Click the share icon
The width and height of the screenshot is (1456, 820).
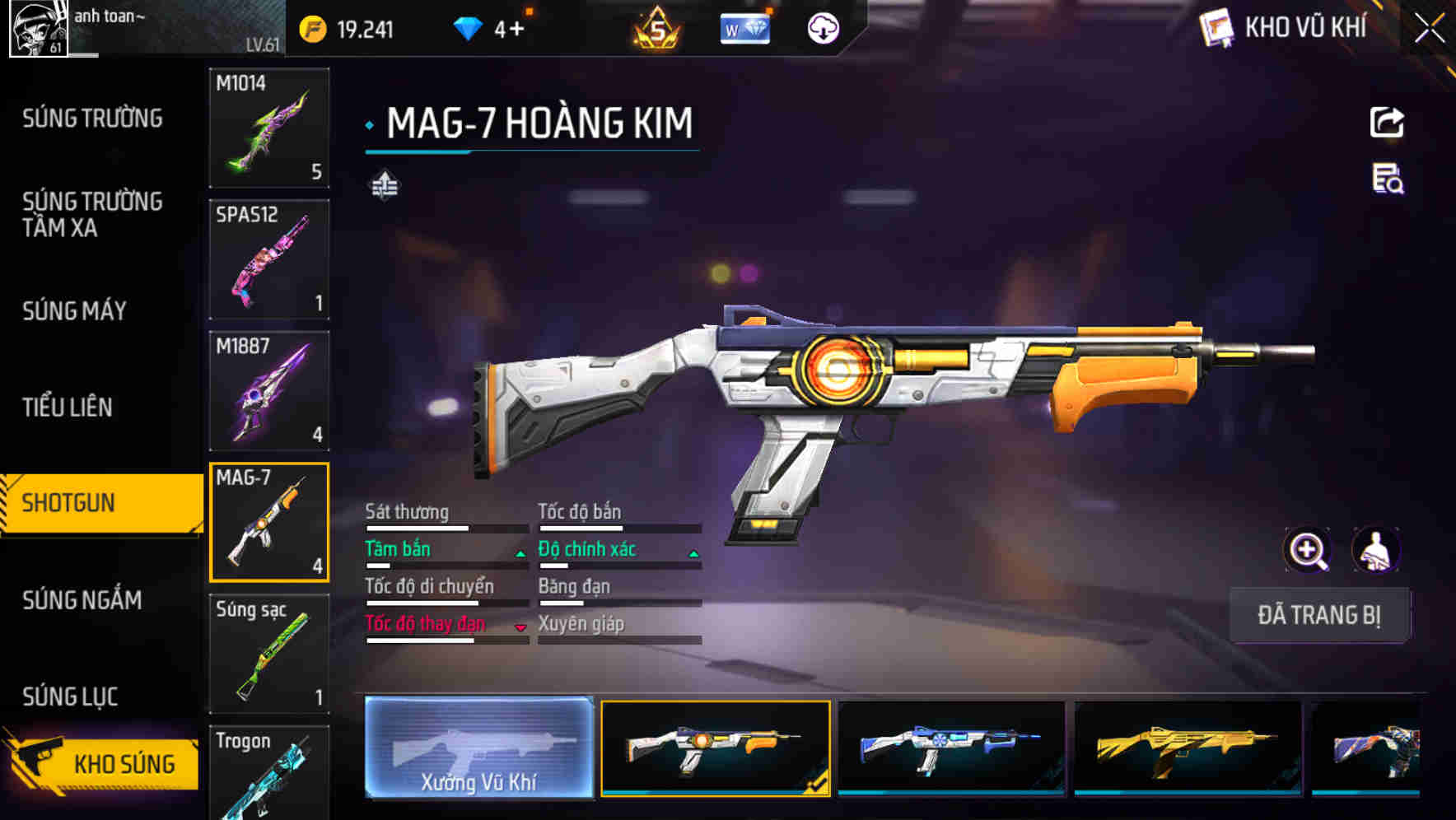tap(1387, 123)
